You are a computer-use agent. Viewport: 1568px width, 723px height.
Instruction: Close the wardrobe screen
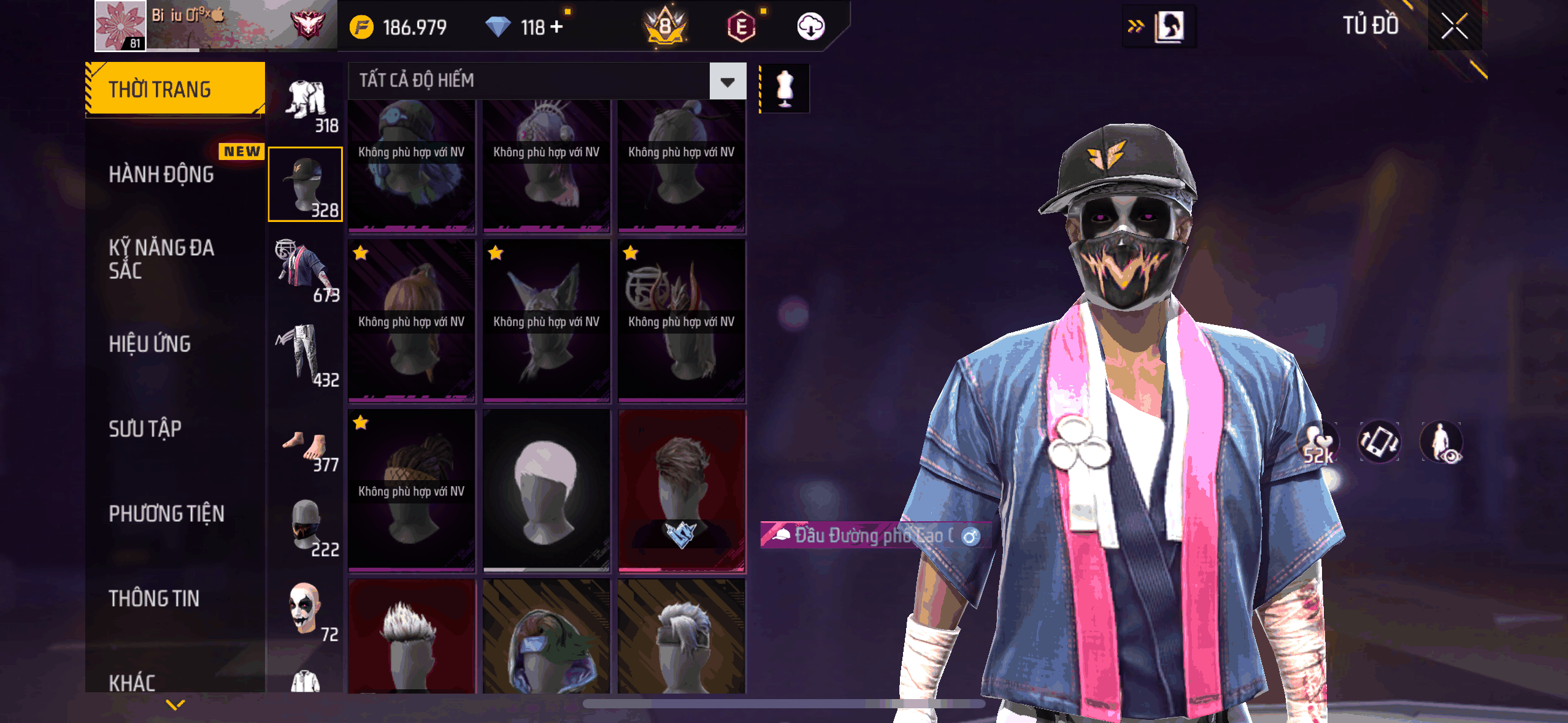pos(1454,26)
